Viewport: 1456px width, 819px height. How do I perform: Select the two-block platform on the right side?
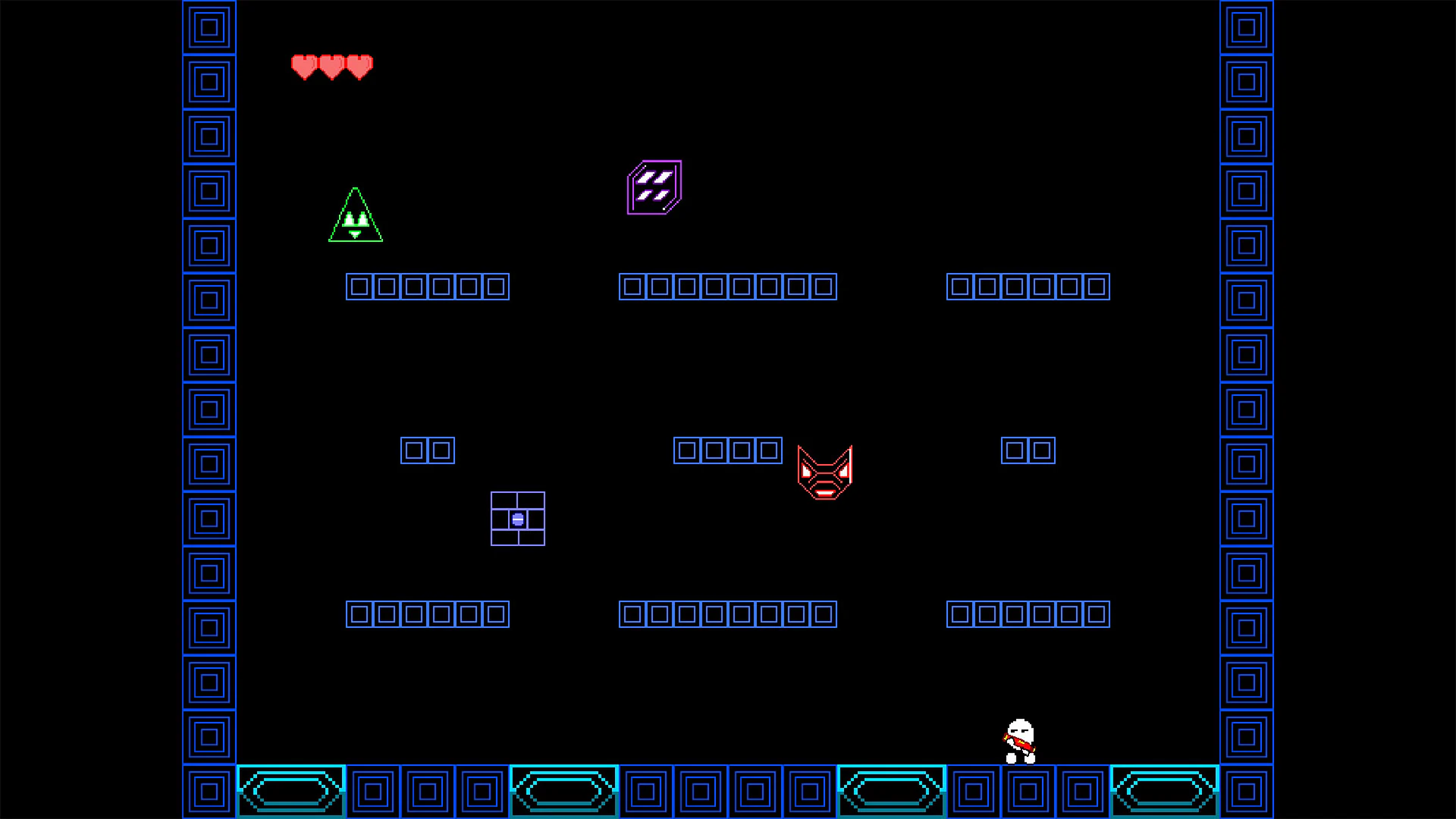[x=1028, y=450]
